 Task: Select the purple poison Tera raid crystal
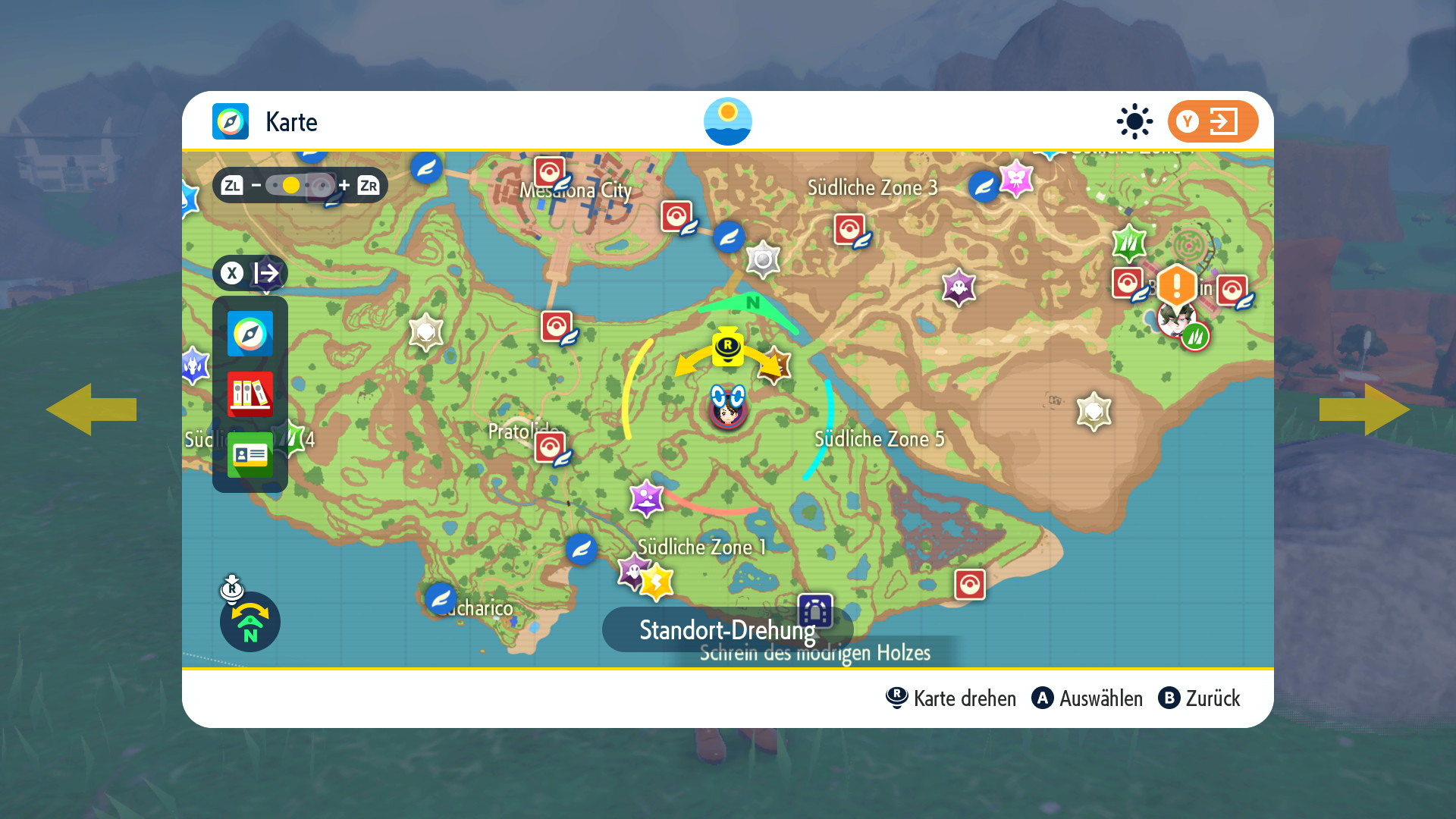646,498
